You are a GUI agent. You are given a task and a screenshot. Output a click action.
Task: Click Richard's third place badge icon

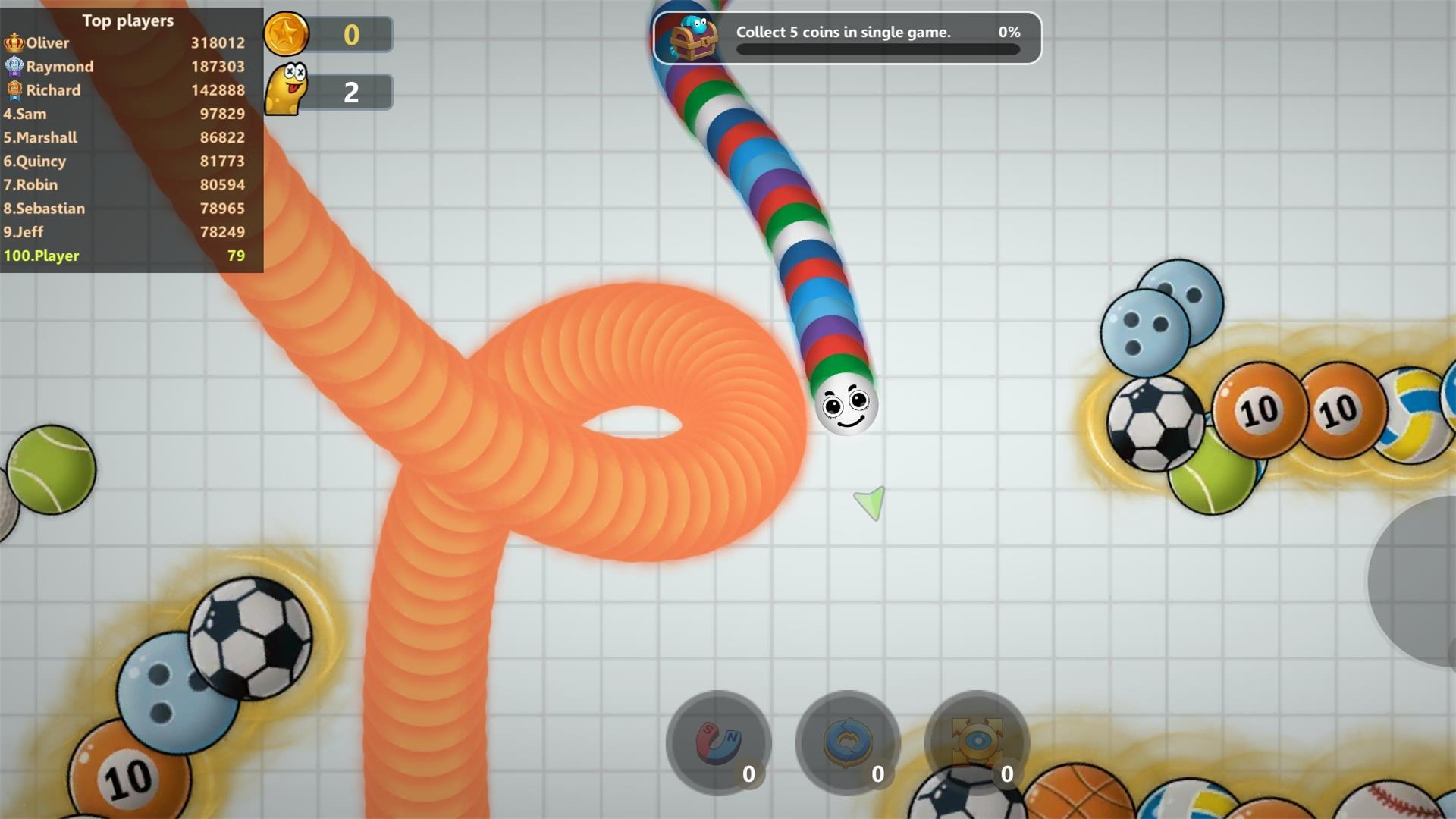[x=13, y=89]
